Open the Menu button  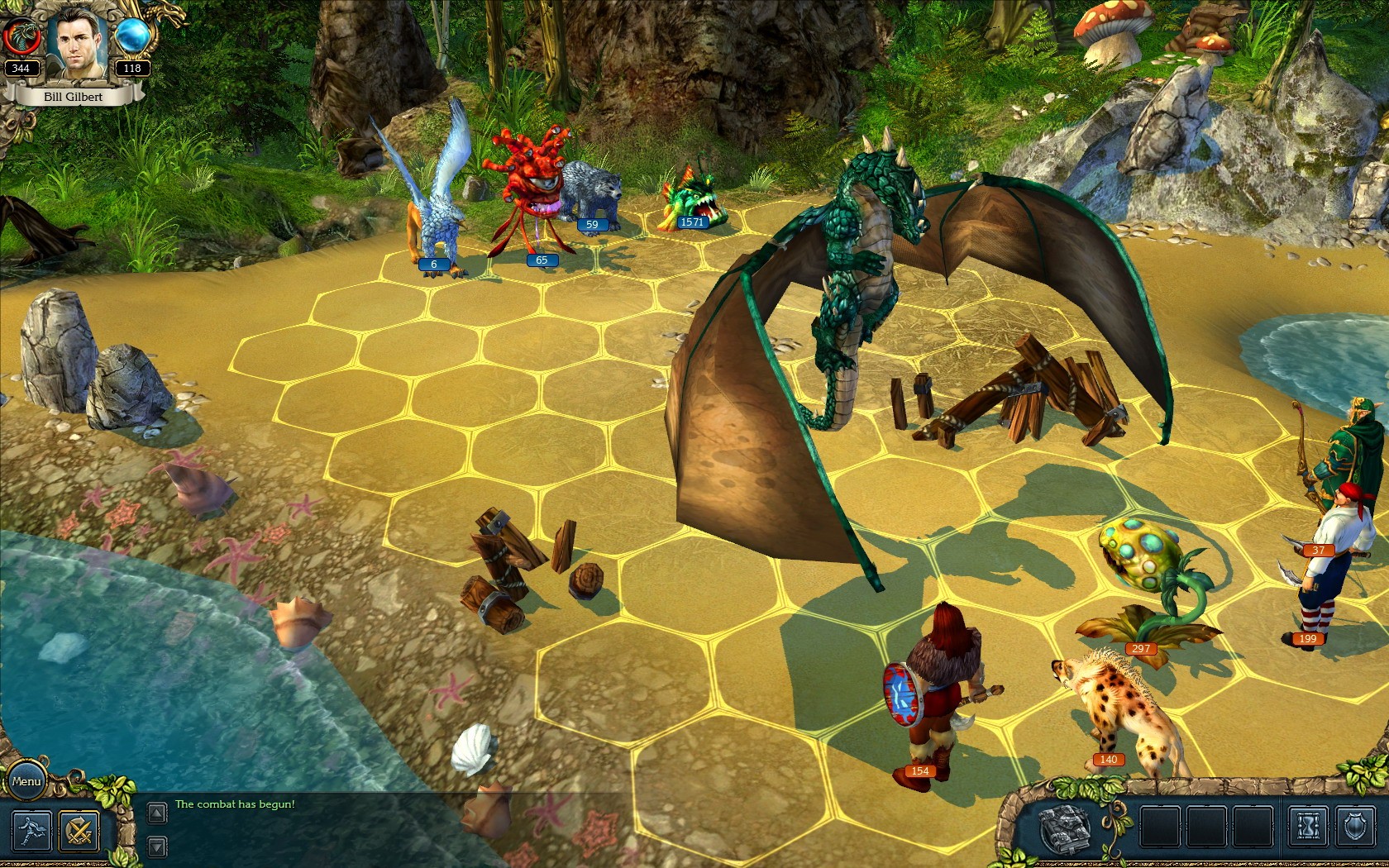coord(26,781)
